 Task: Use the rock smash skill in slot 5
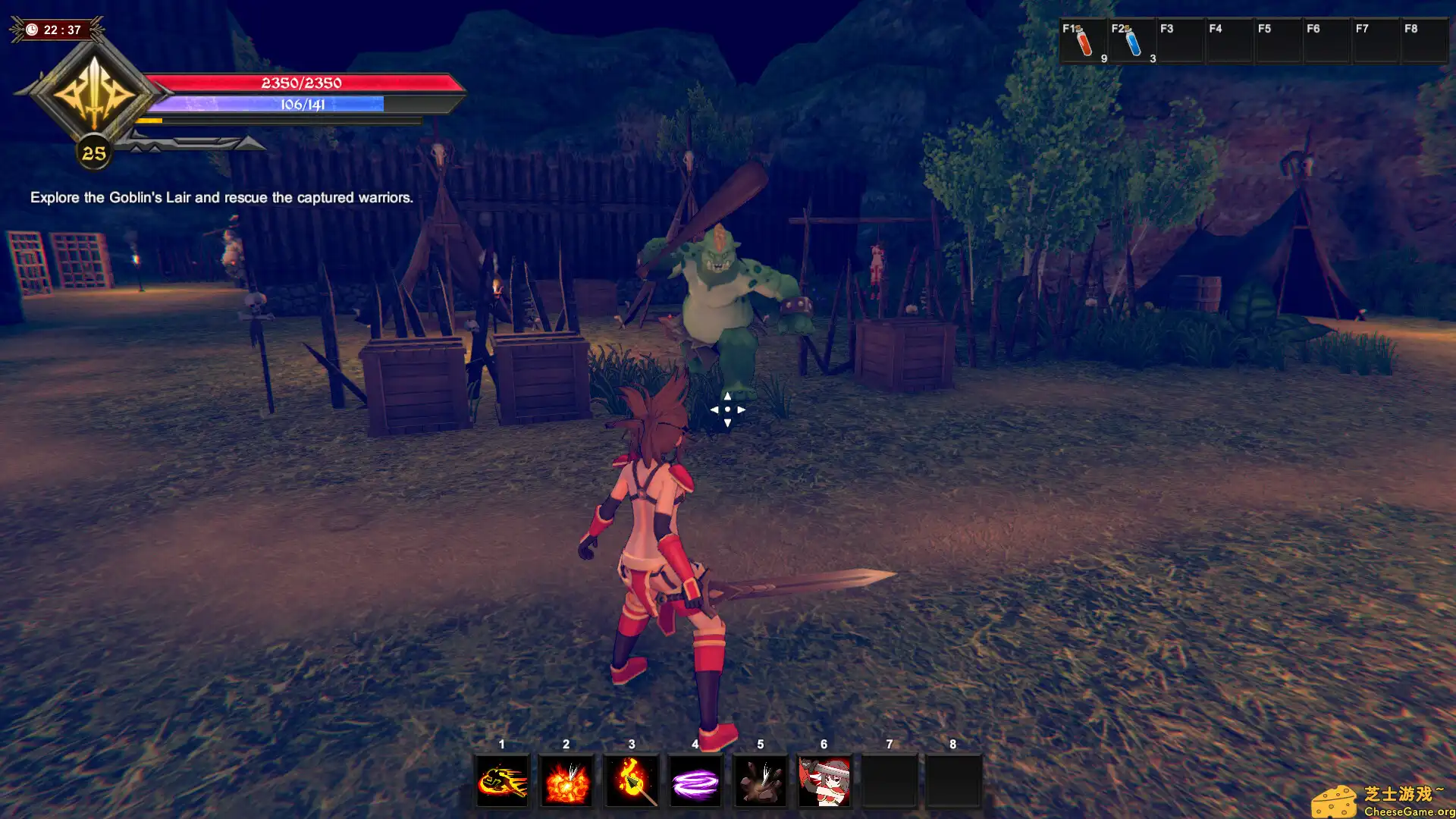point(761,781)
